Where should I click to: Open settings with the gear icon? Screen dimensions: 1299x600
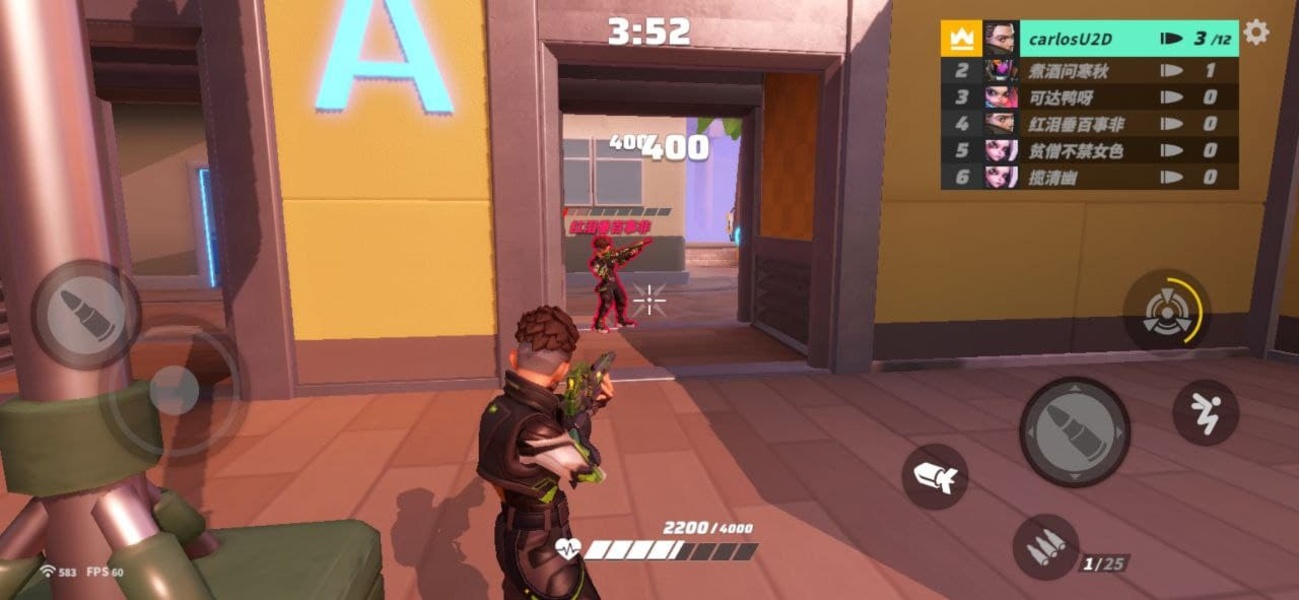1256,33
